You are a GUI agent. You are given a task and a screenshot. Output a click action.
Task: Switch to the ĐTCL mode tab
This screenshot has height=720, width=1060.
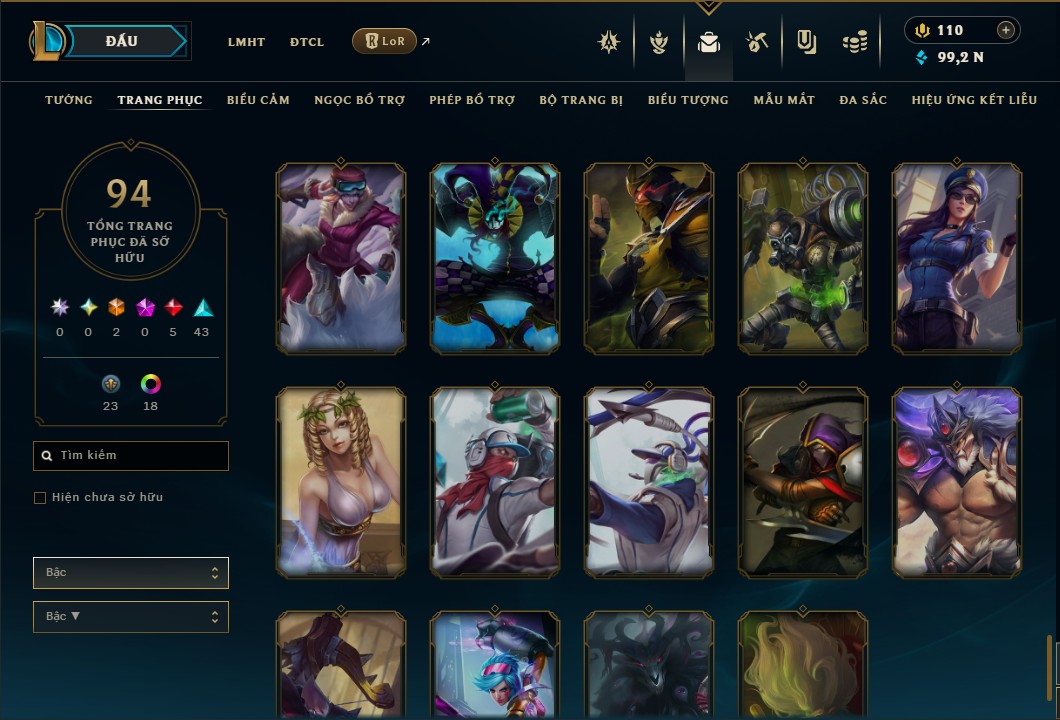click(307, 42)
